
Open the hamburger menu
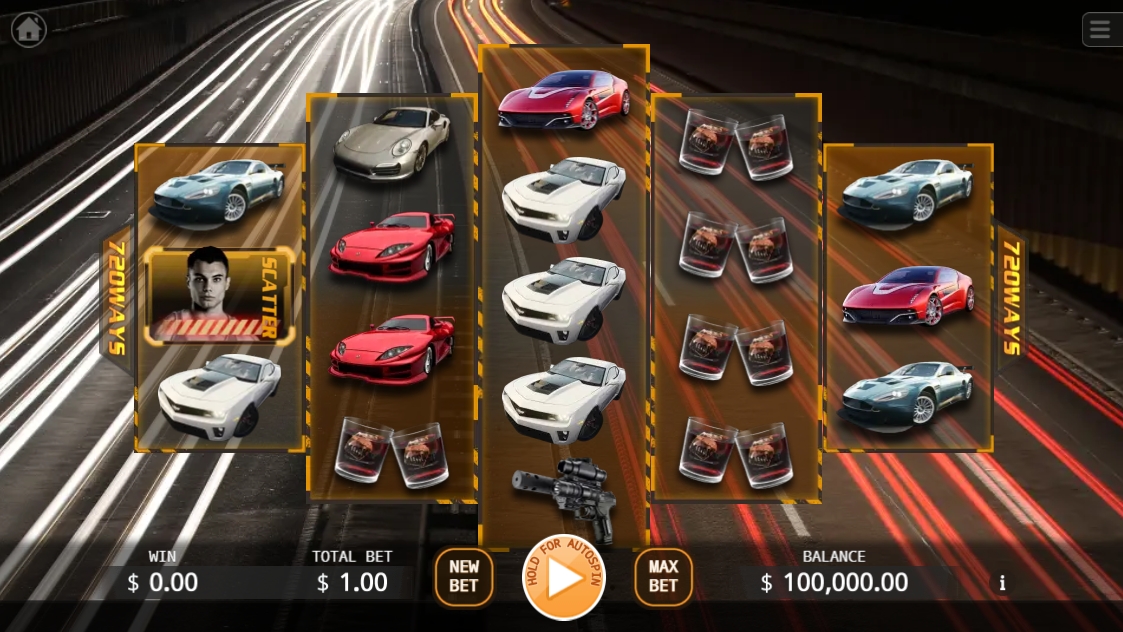[x=1101, y=29]
